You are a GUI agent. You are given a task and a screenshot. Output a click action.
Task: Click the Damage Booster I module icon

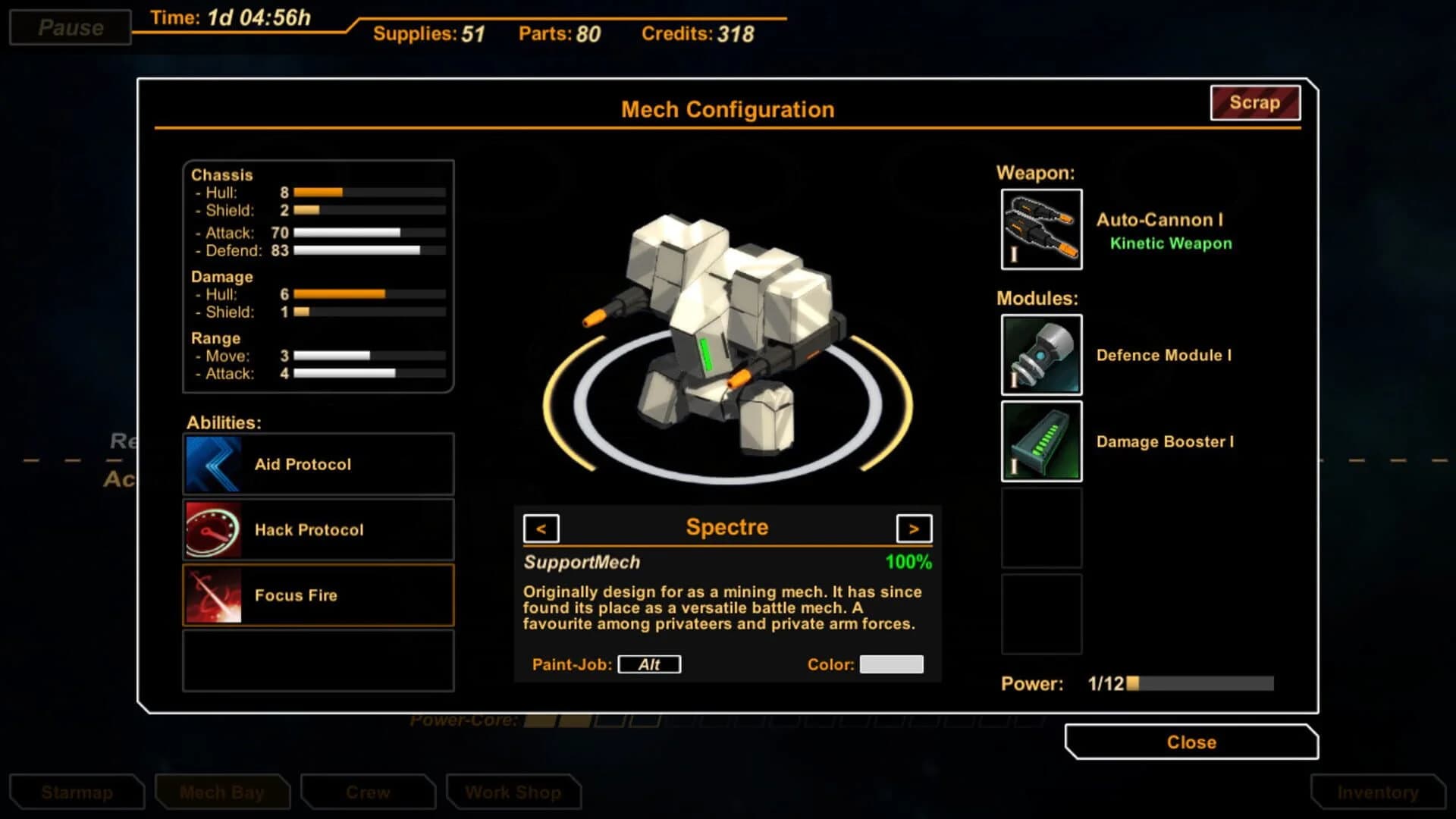click(x=1041, y=442)
